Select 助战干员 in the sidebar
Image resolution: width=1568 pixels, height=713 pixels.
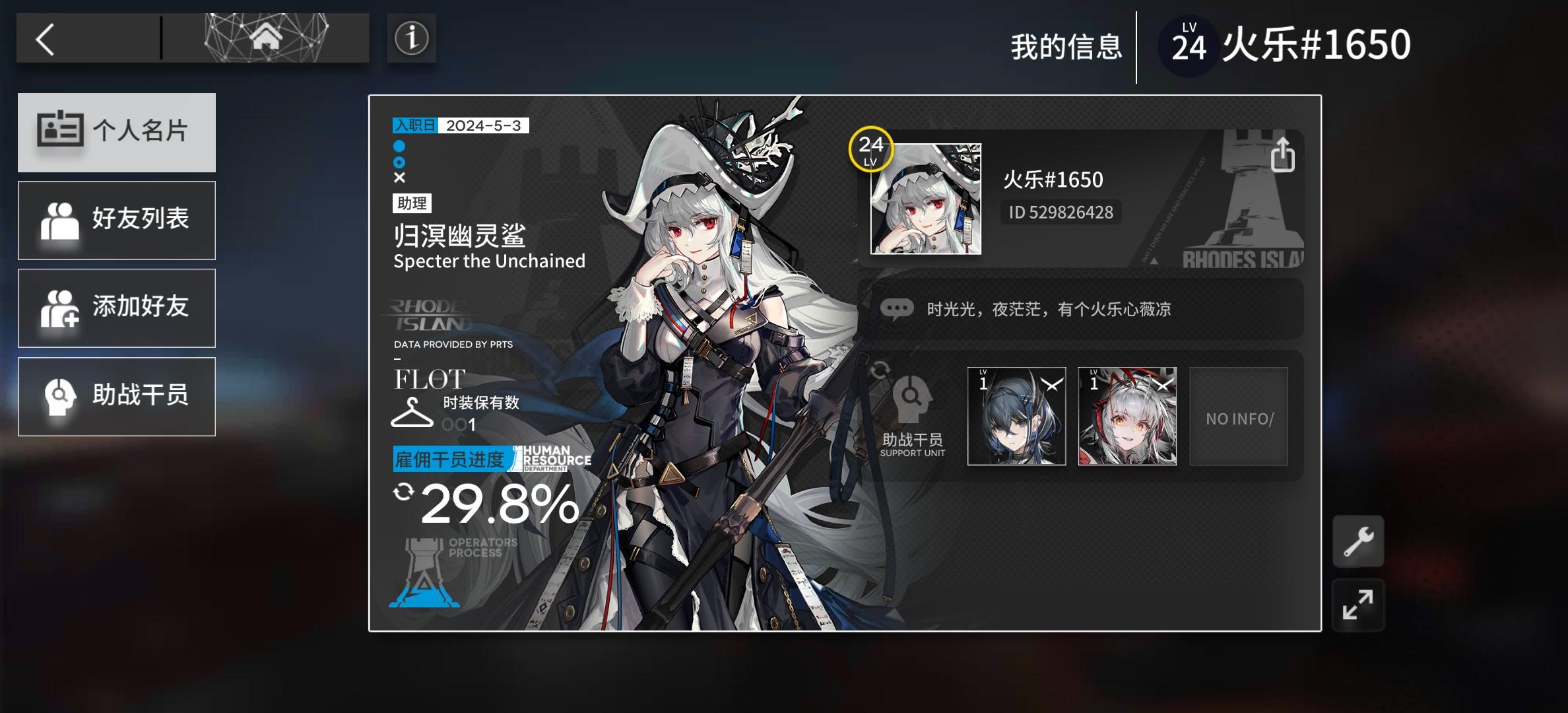coord(117,396)
